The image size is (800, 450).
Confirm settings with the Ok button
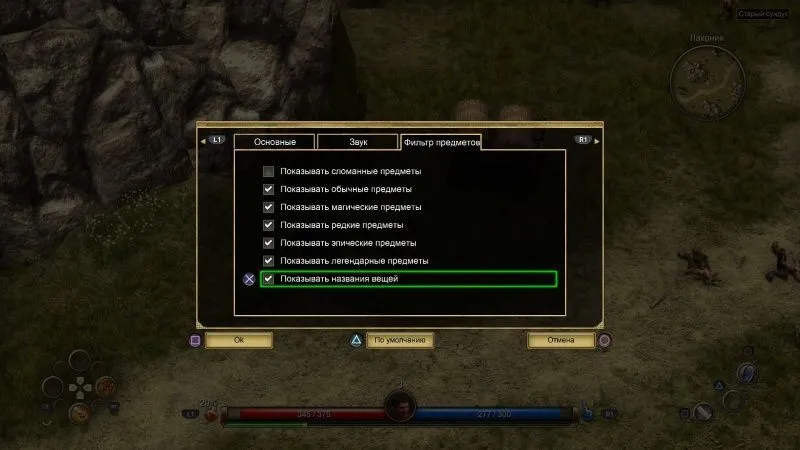point(239,340)
